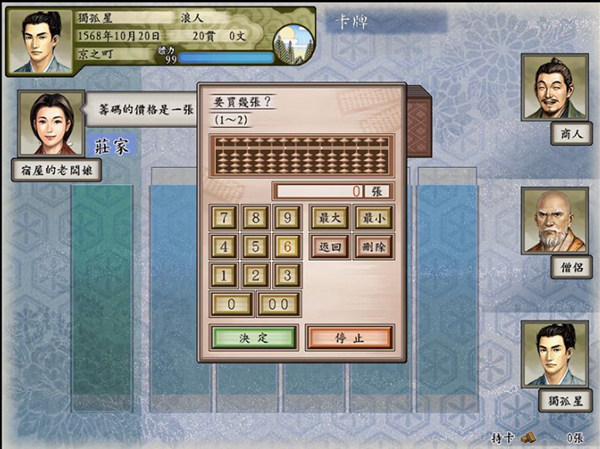Select number 4 on the keypad
The image size is (600, 449).
click(226, 246)
